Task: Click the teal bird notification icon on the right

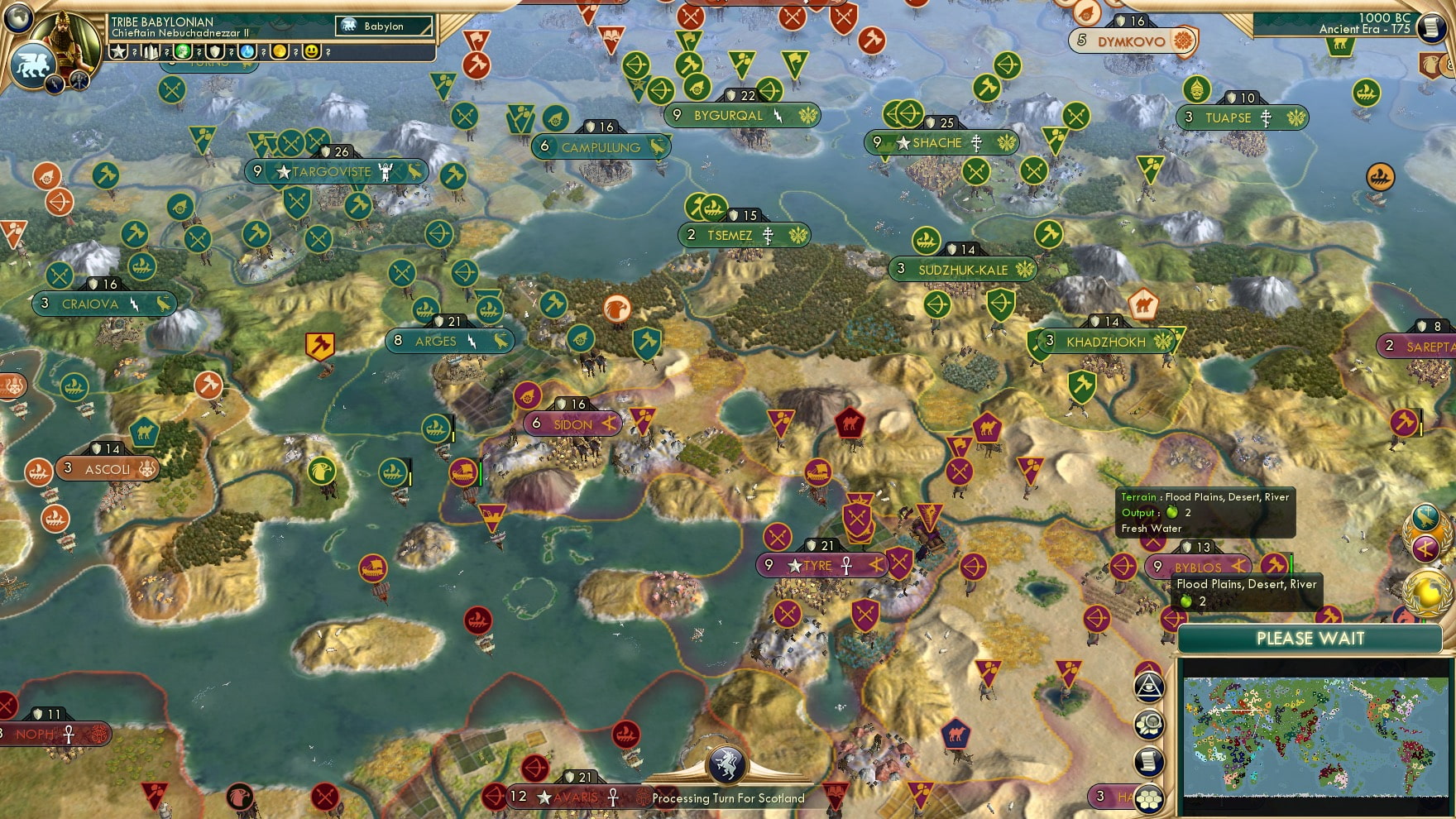Action: tap(1425, 516)
